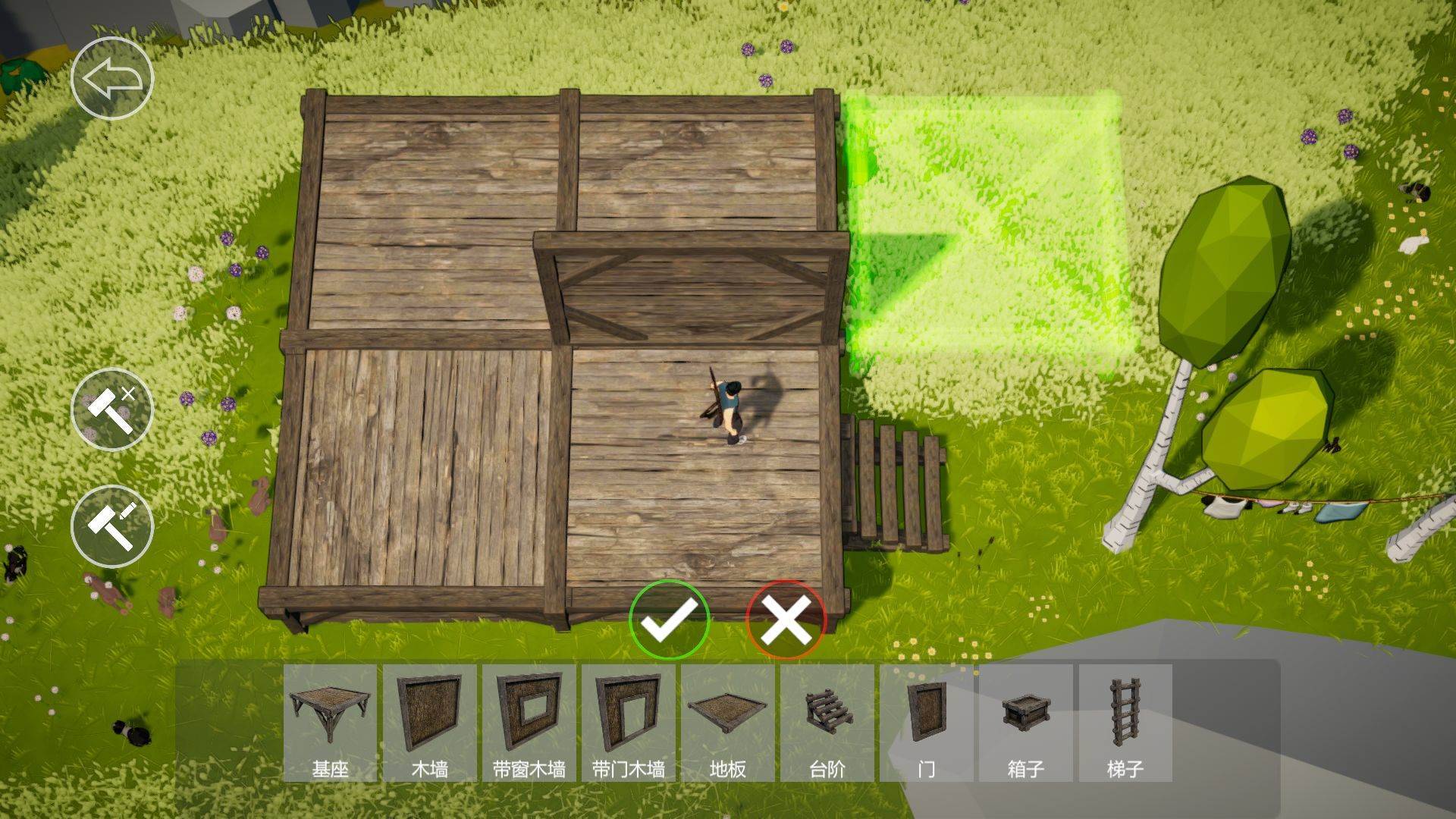Cancel placement with the red X
Screen dimensions: 1456x819
click(x=786, y=620)
